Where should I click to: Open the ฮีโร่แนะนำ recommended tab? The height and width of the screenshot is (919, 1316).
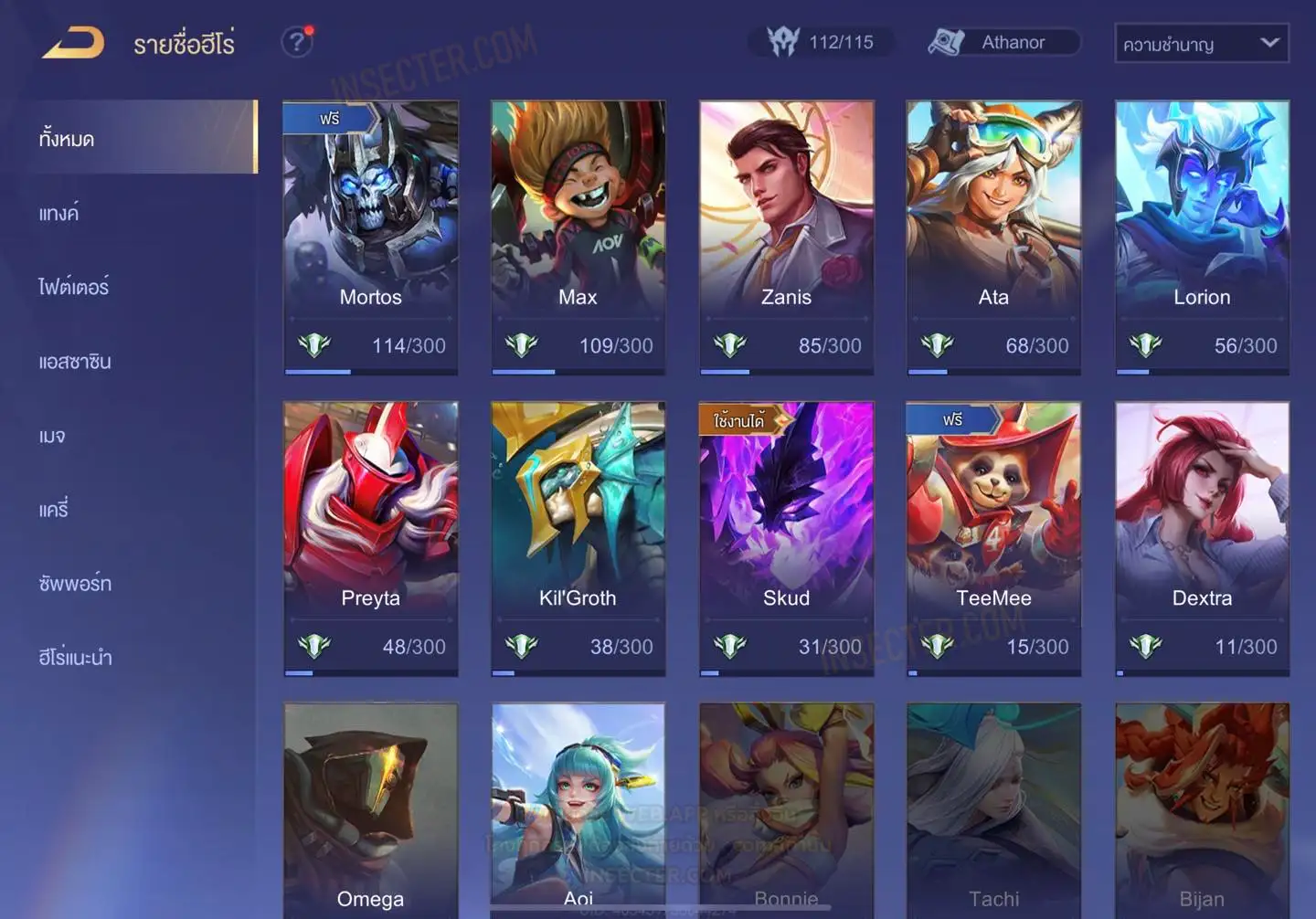click(75, 658)
